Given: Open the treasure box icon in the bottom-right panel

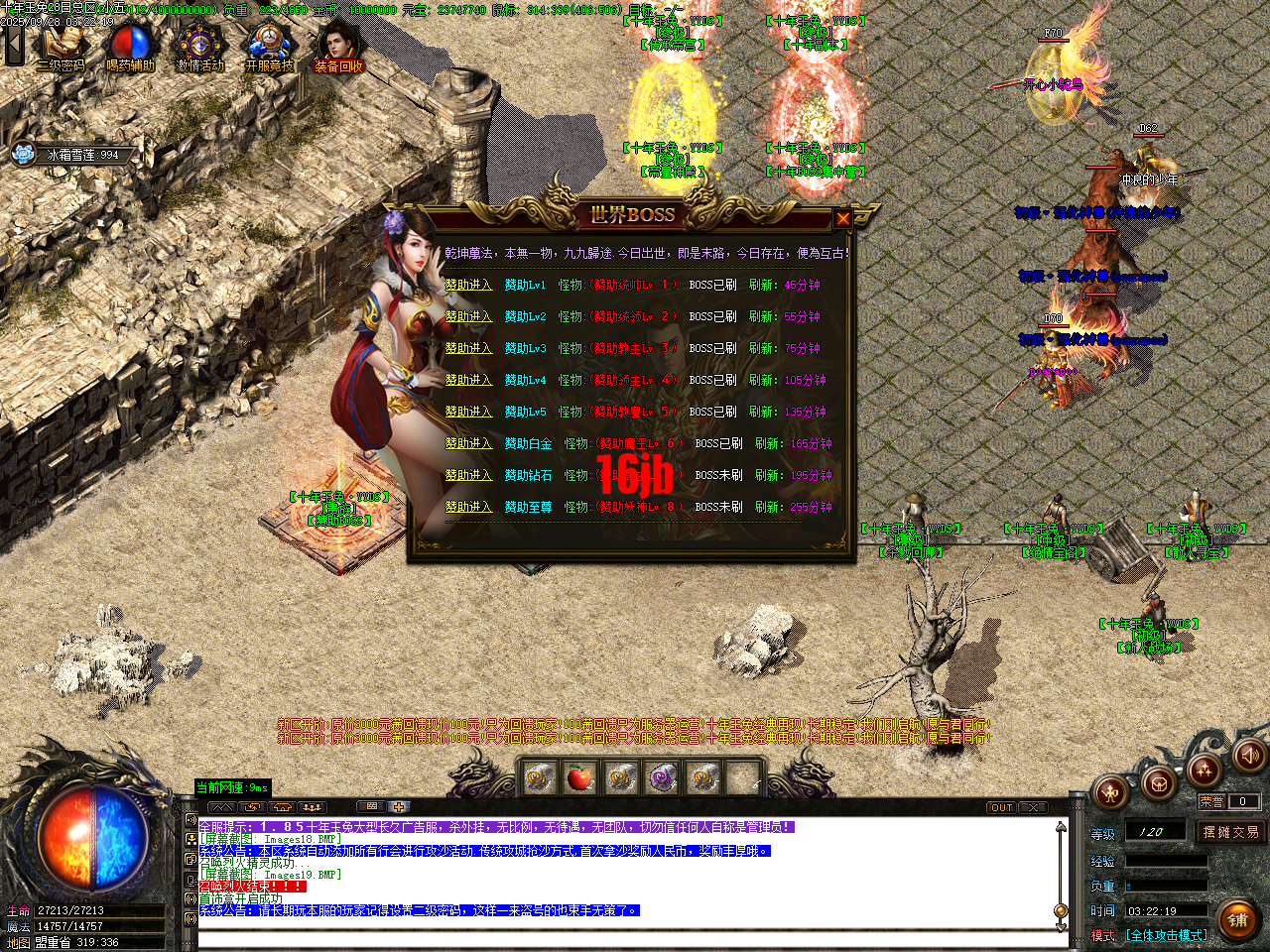Looking at the screenshot, I should click(x=1158, y=782).
